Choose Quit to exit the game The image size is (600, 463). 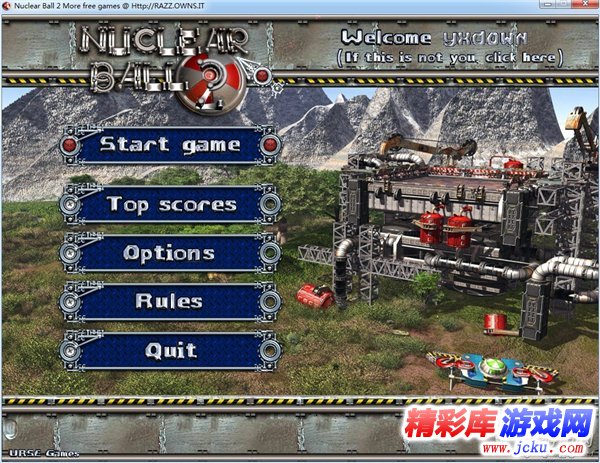pyautogui.click(x=169, y=351)
